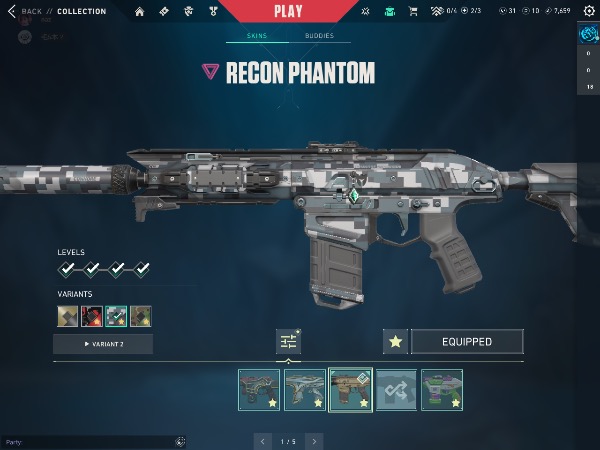This screenshot has height=450, width=600.
Task: Select the green and purple skin thumbnail
Action: tap(441, 390)
